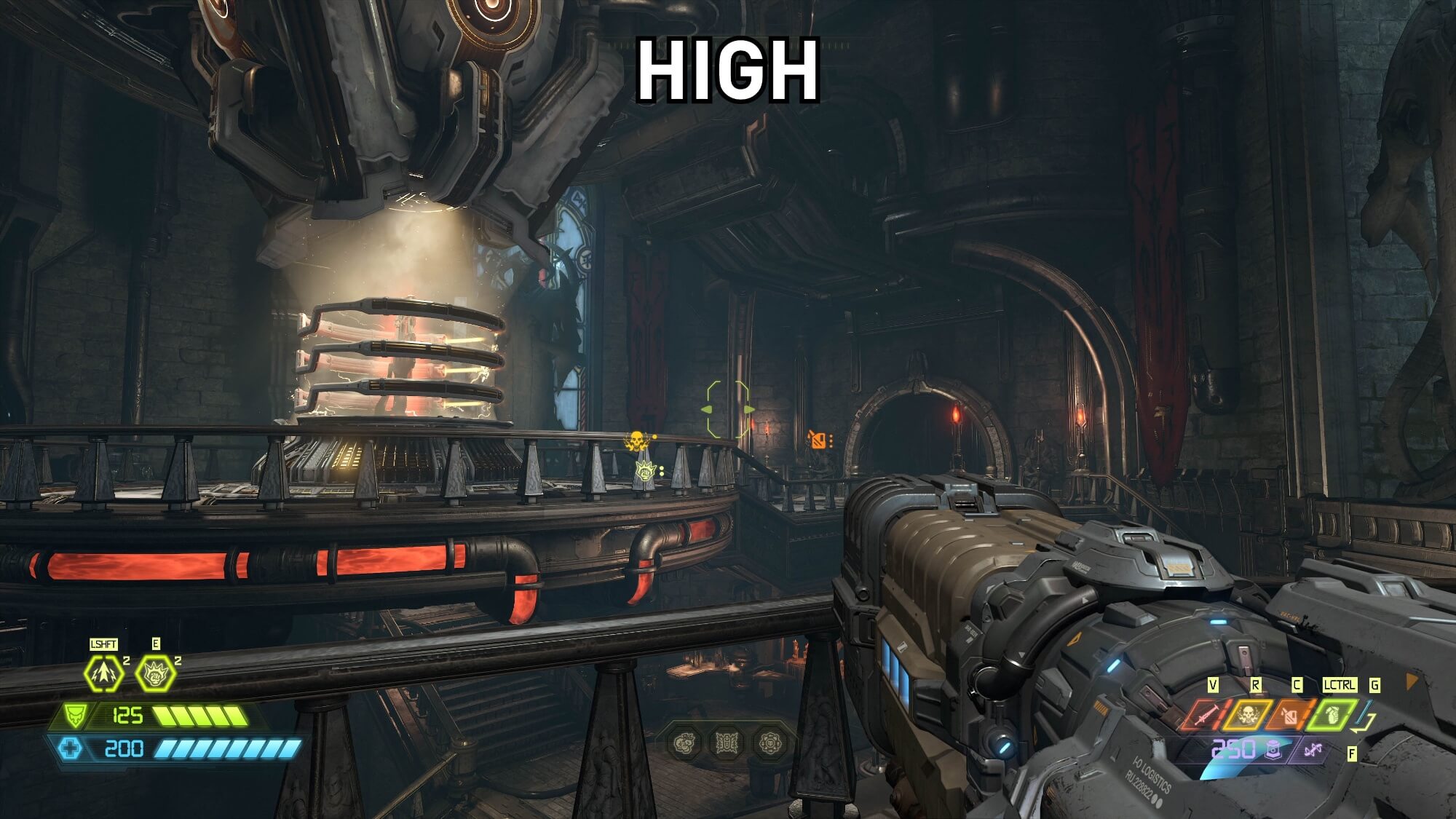Throw a frag grenade via green slot
The width and height of the screenshot is (1456, 819).
tap(1334, 715)
